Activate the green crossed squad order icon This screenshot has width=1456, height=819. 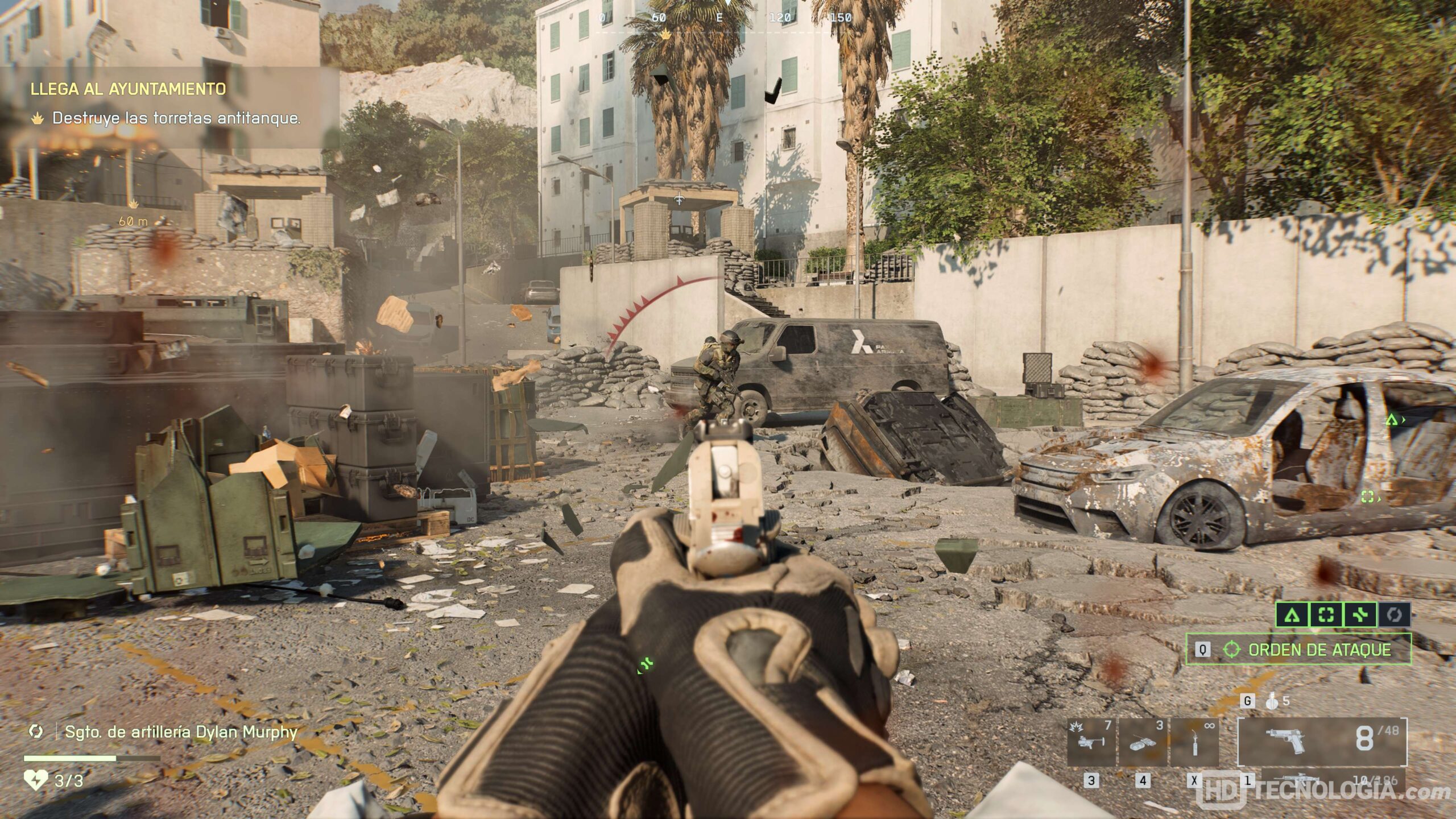[x=1360, y=615]
